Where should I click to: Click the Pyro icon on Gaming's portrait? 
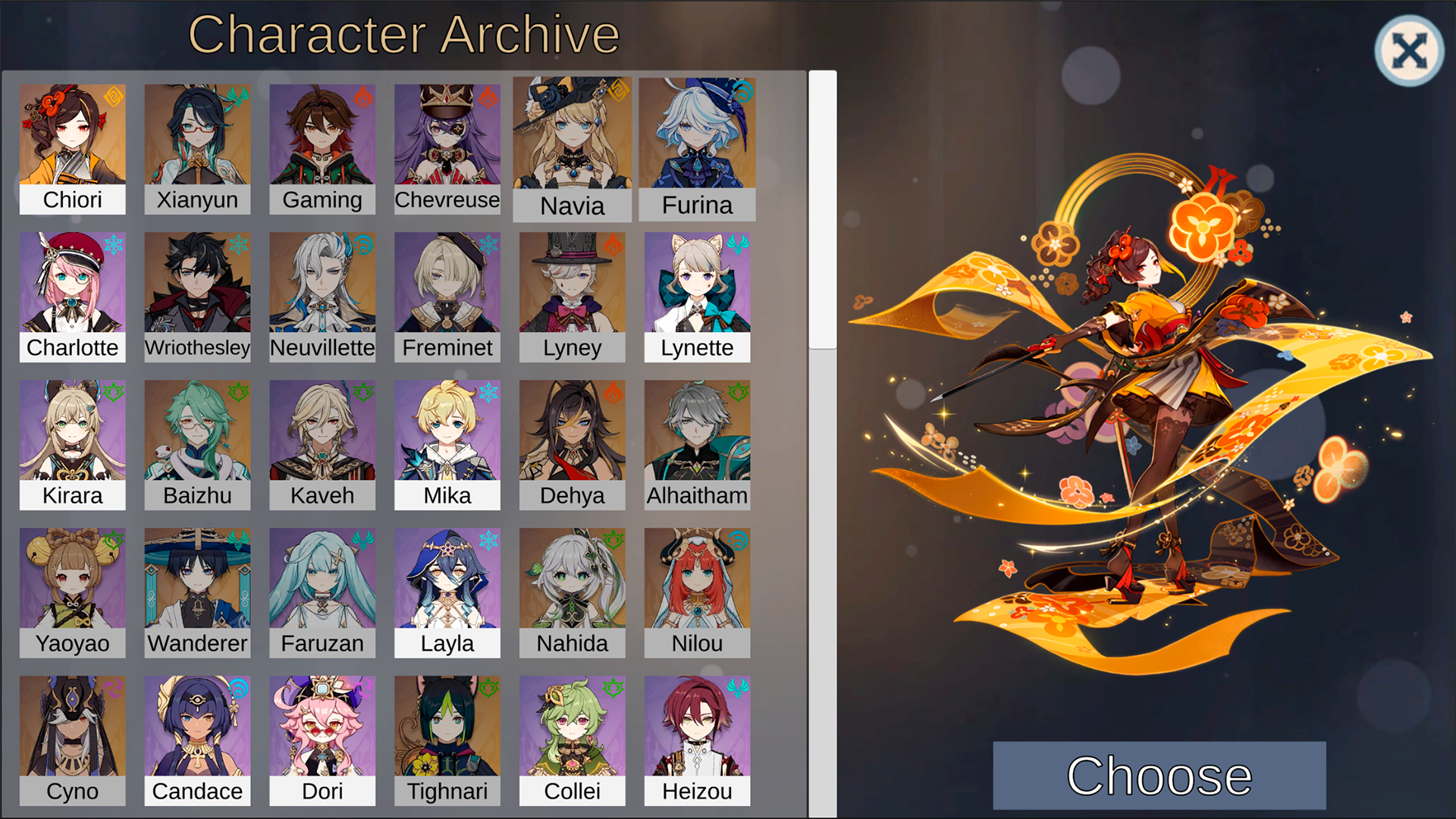tap(363, 96)
